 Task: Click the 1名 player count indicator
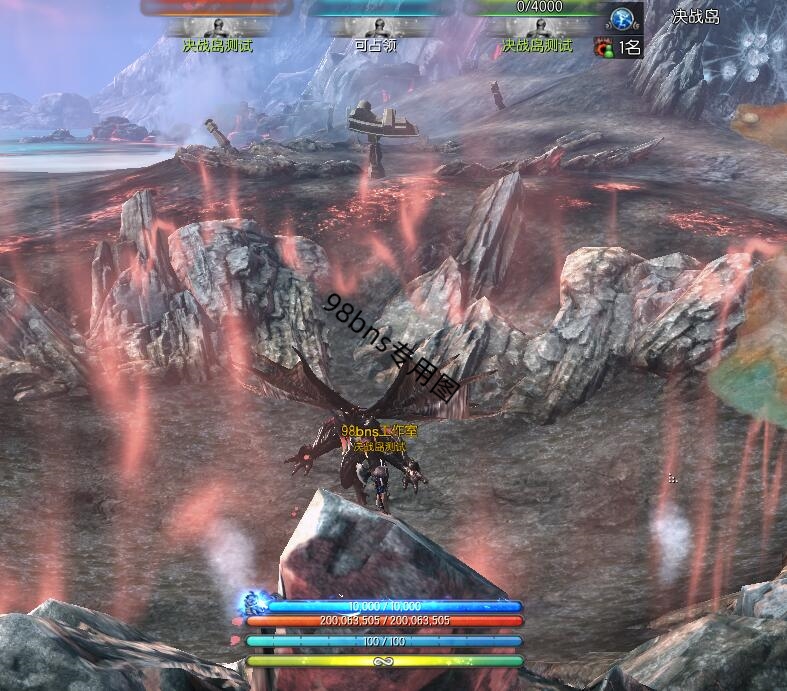click(x=619, y=46)
